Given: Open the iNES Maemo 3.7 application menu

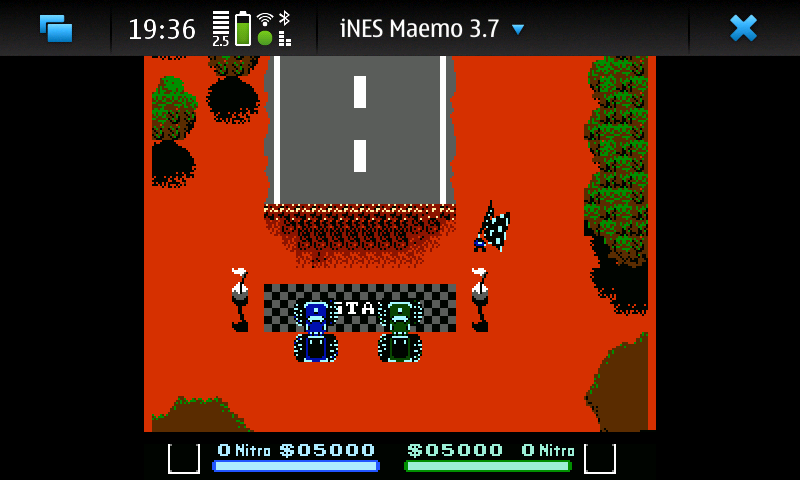Looking at the screenshot, I should point(432,29).
